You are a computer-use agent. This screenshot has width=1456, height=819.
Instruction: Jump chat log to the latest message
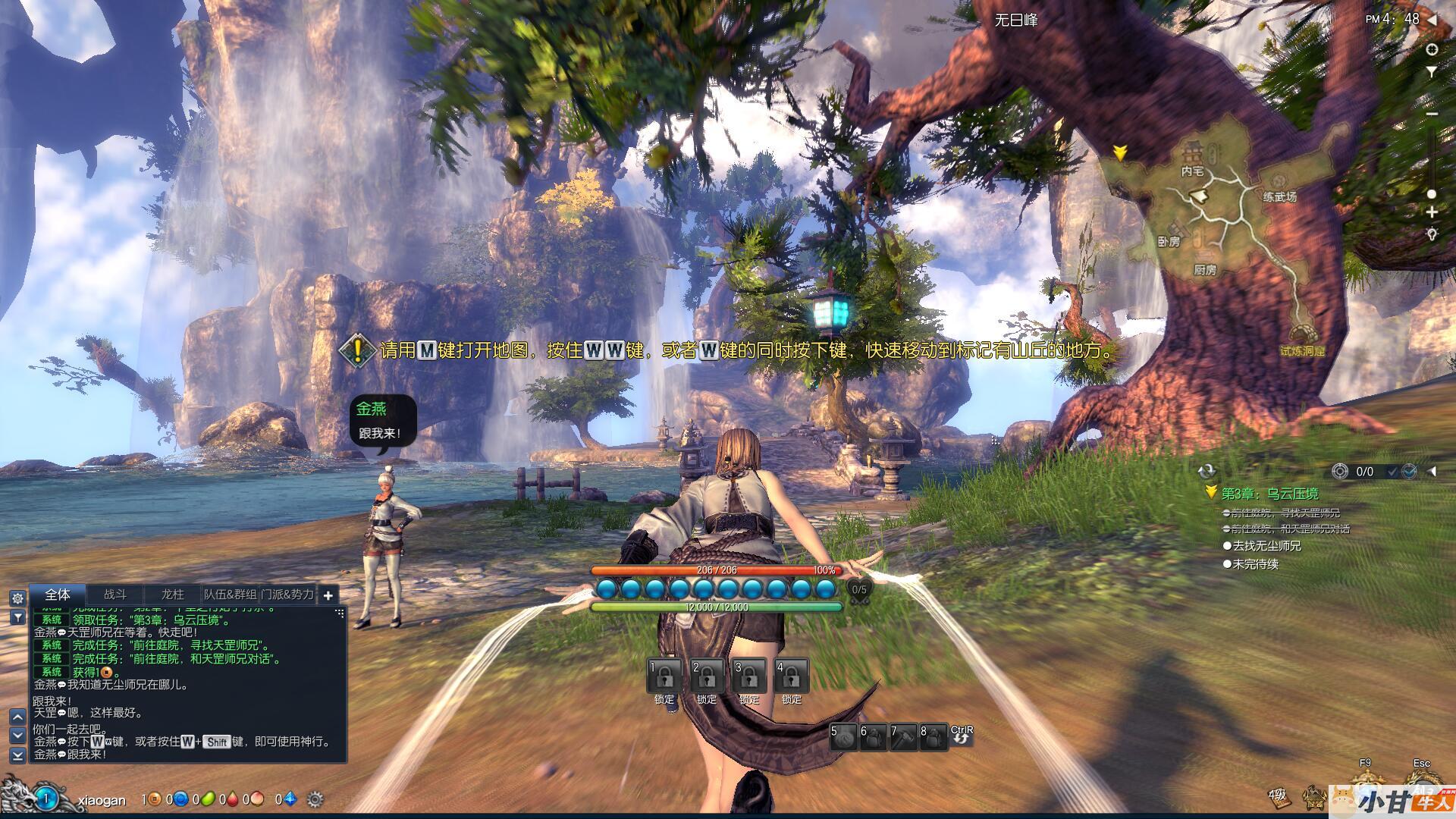point(17,755)
